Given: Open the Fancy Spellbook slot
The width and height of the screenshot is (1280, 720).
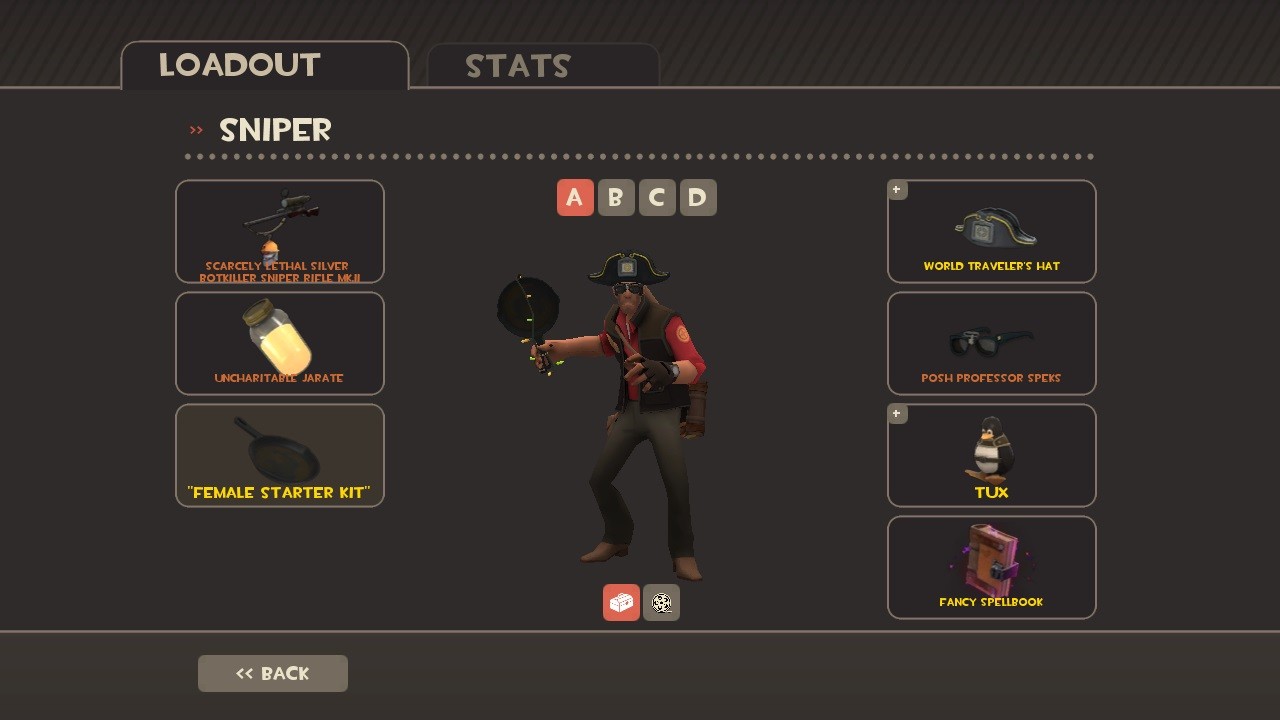Looking at the screenshot, I should click(x=991, y=567).
